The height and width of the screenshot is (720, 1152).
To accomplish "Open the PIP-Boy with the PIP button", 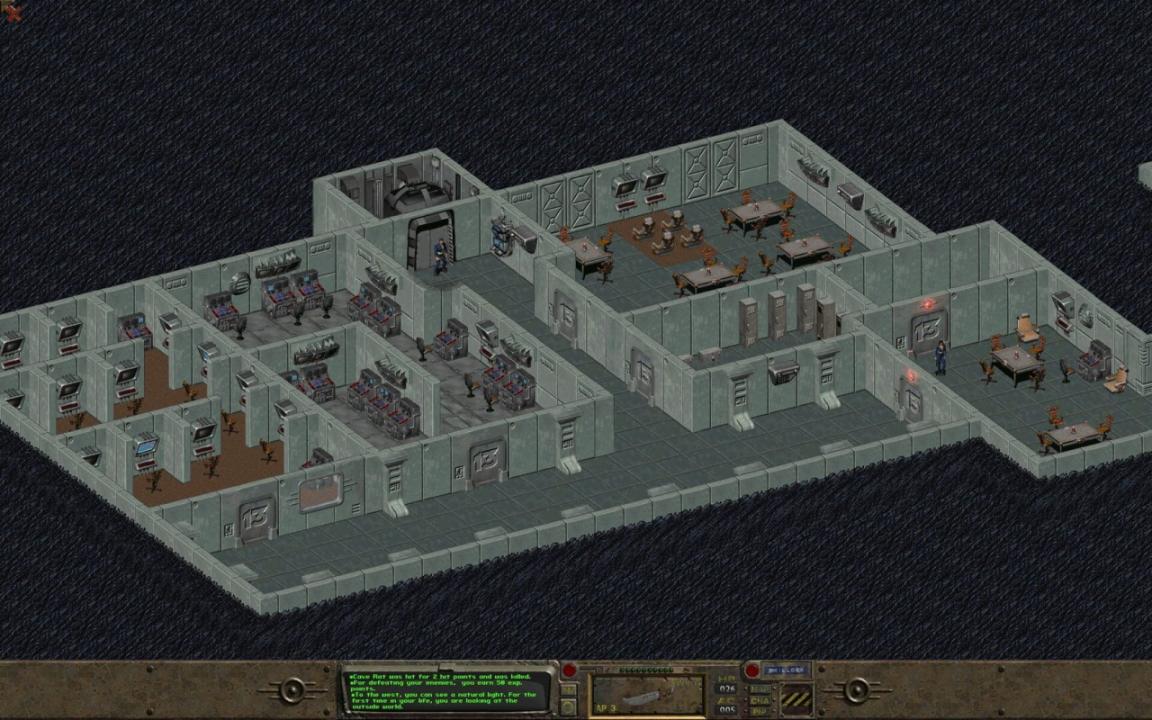I will (761, 711).
